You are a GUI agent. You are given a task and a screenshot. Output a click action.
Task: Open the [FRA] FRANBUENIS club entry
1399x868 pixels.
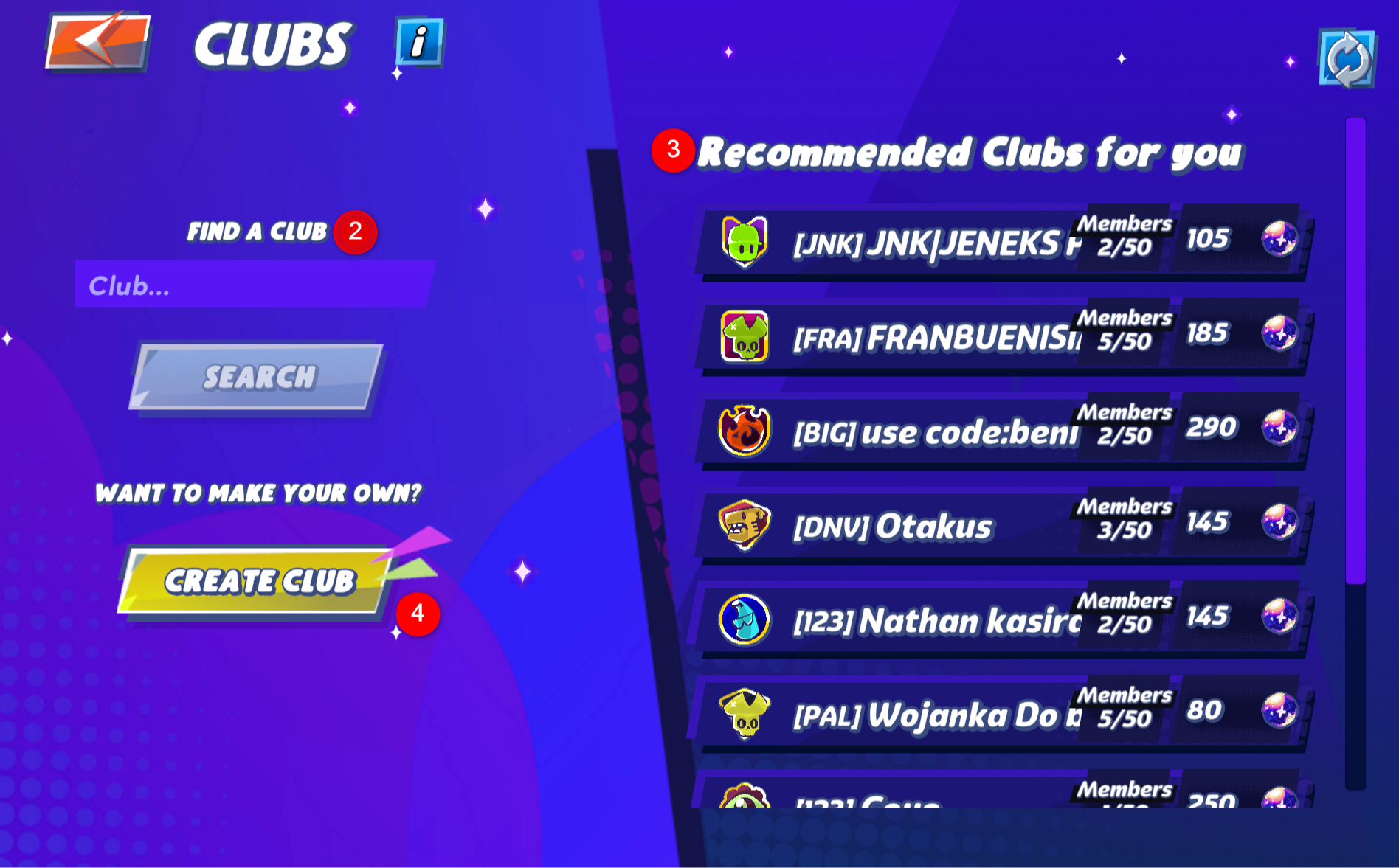click(x=959, y=336)
